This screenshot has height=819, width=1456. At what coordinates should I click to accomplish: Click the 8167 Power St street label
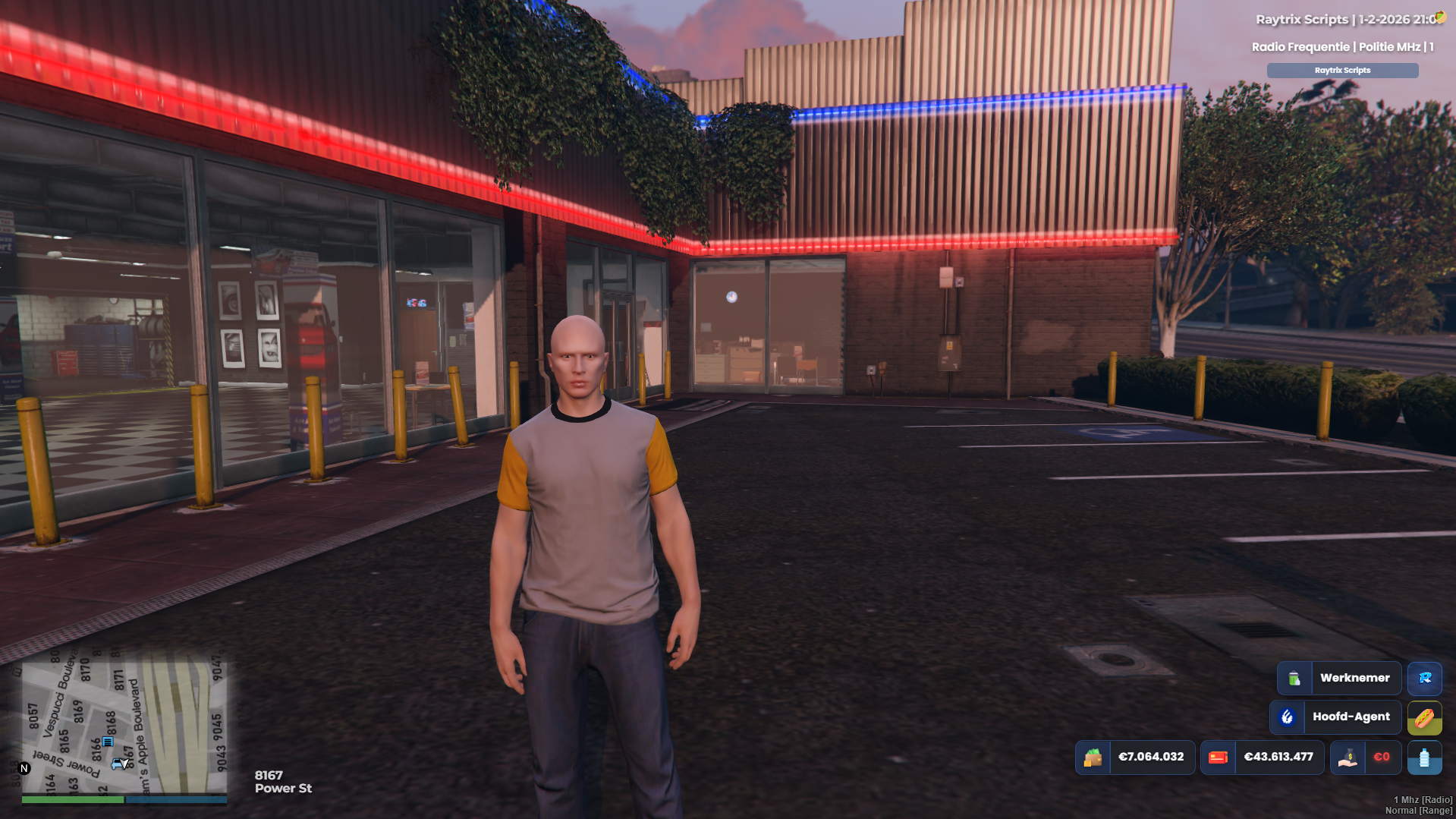pos(283,781)
